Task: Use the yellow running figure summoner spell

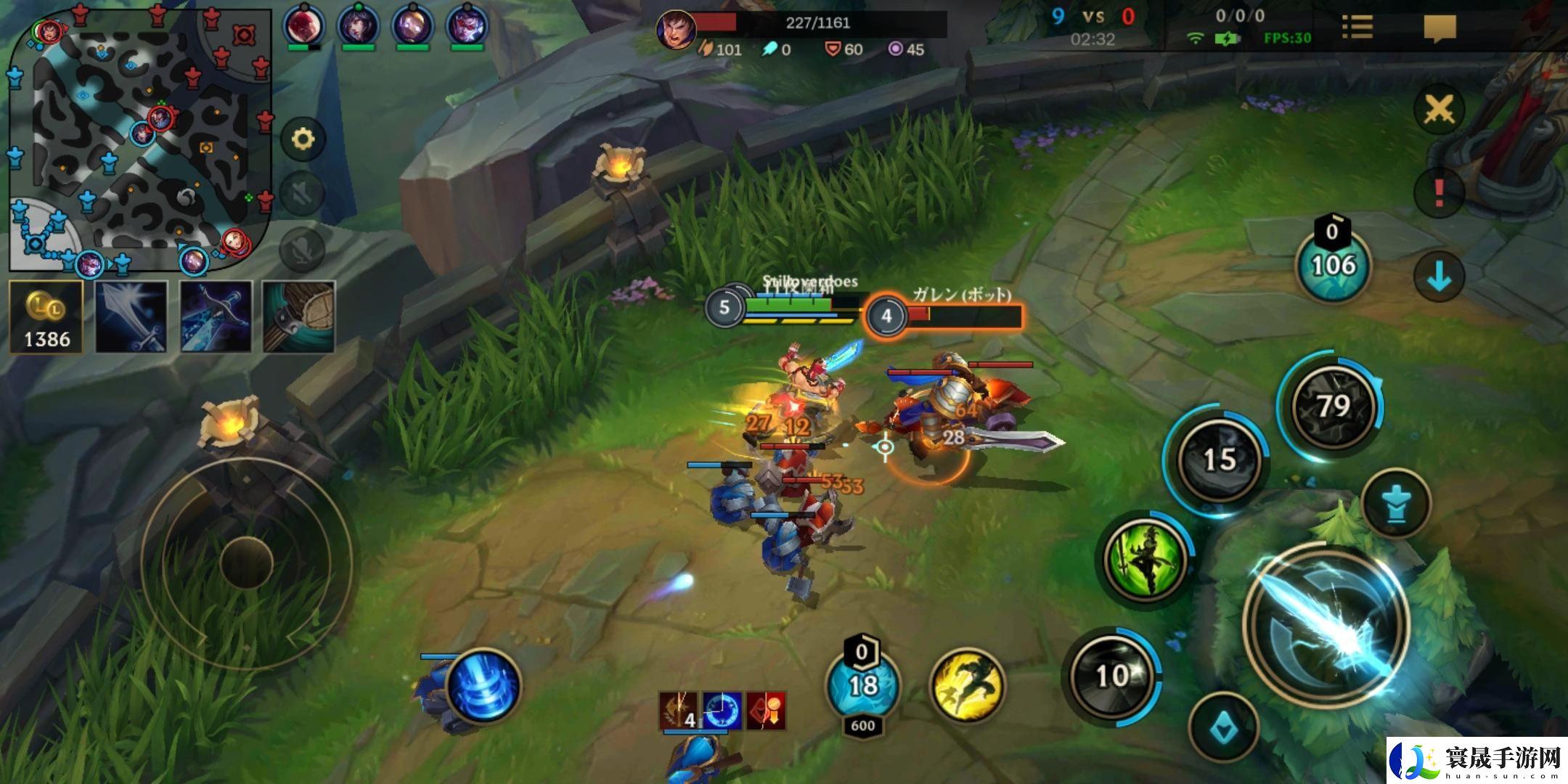Action: 968,685
